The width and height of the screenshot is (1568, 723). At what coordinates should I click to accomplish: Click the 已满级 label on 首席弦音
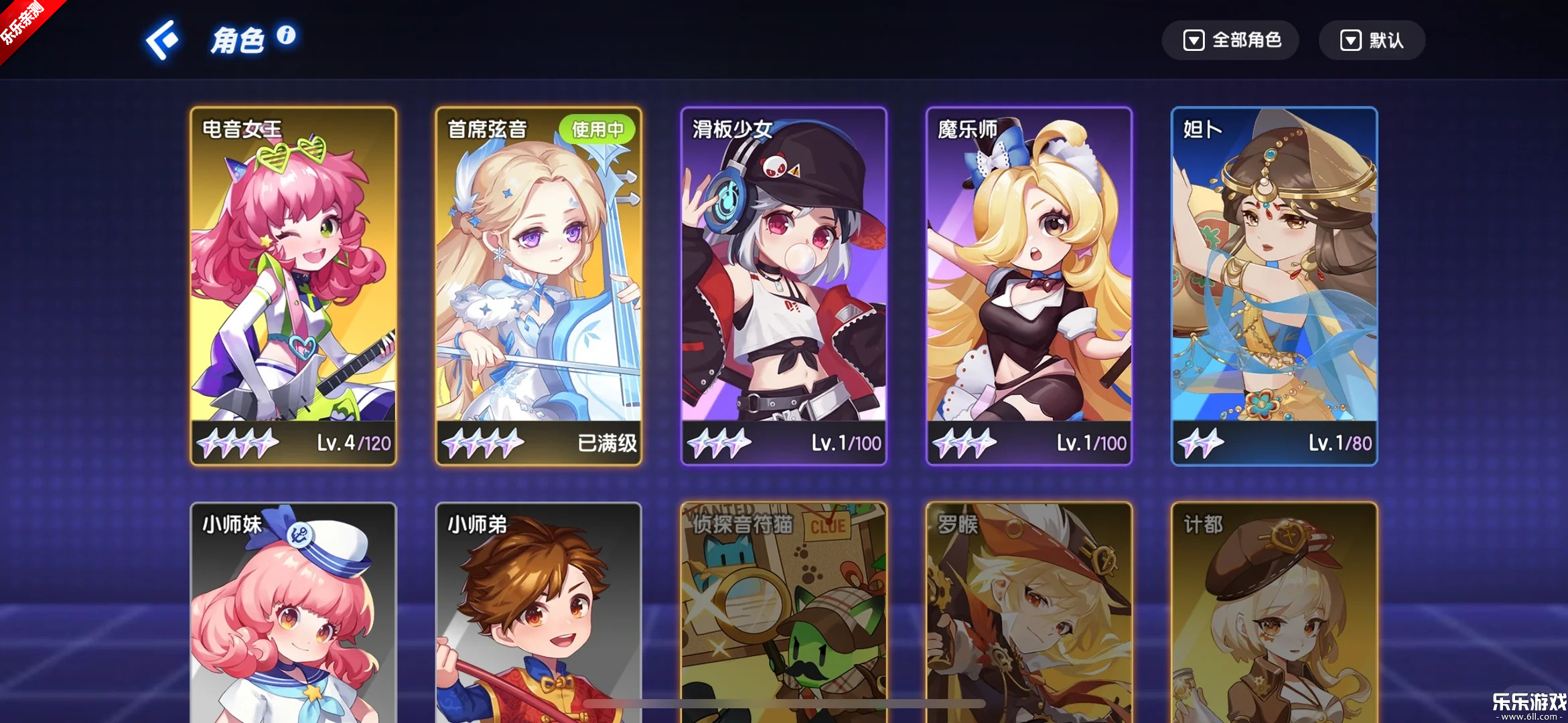pos(608,443)
